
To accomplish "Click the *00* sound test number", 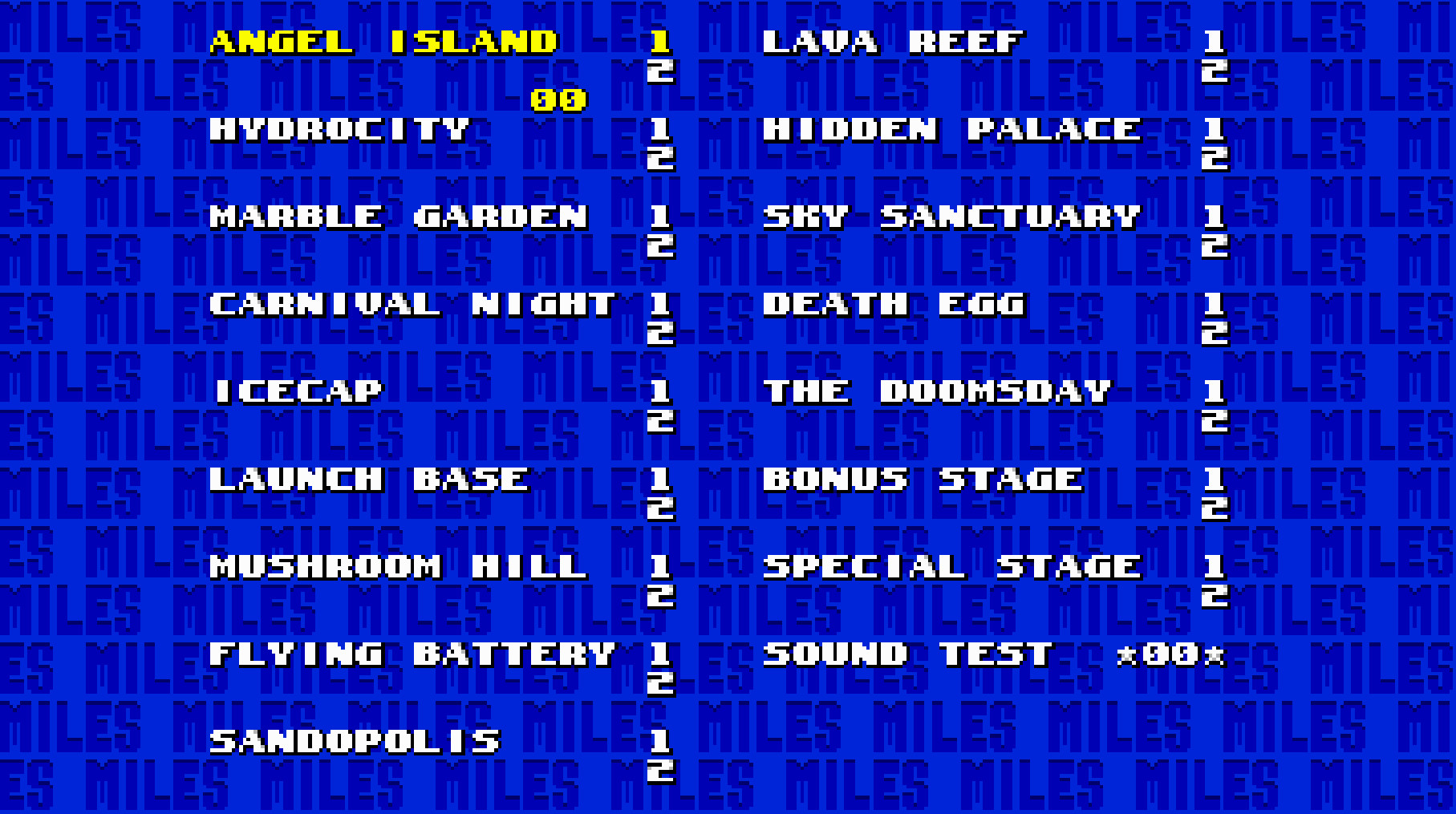I will click(x=1171, y=654).
